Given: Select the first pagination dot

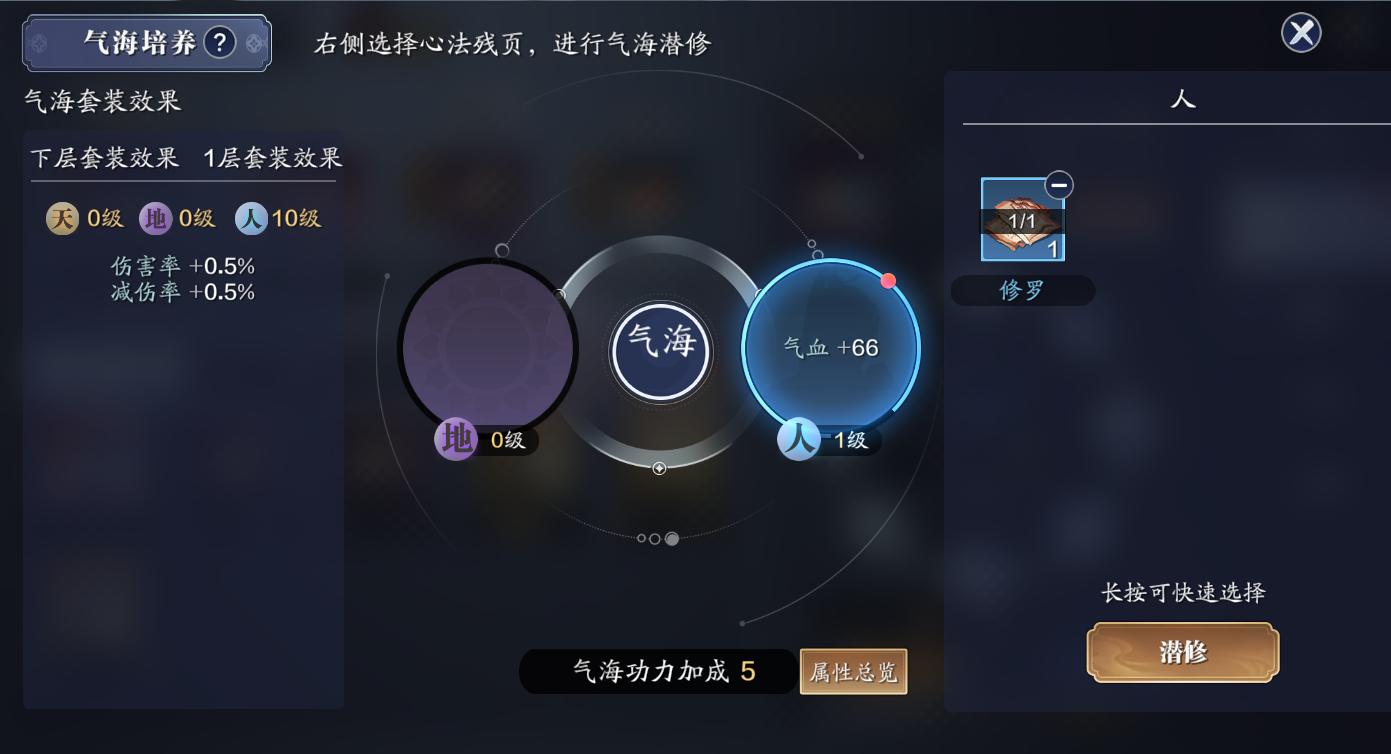Looking at the screenshot, I should click(642, 538).
